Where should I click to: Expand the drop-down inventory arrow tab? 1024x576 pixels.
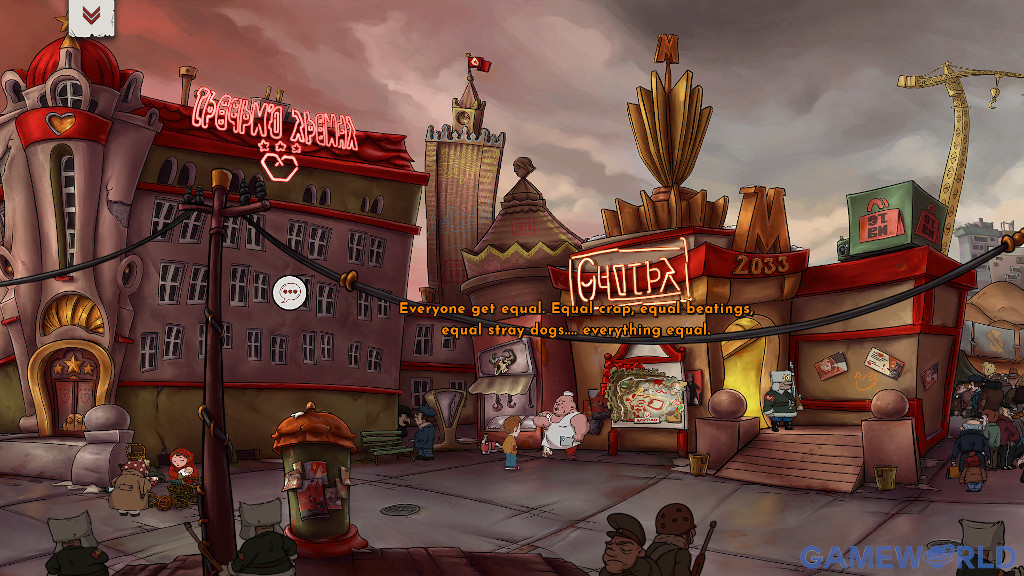(x=91, y=15)
